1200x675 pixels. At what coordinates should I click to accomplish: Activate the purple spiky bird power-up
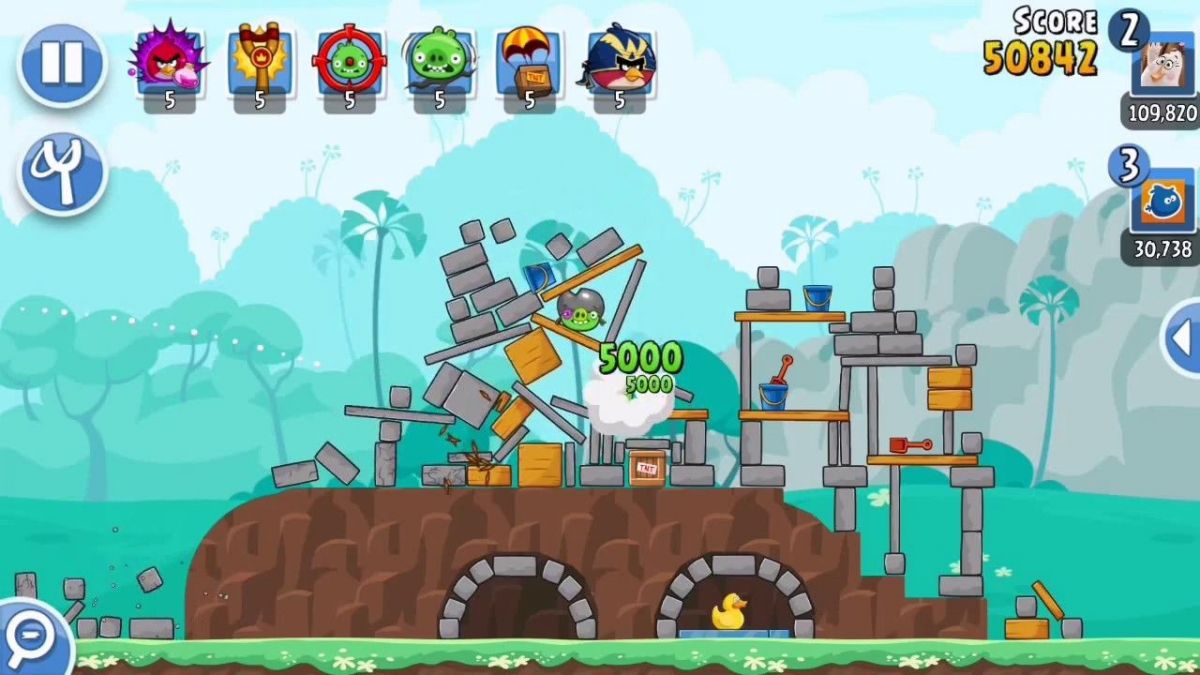click(168, 62)
